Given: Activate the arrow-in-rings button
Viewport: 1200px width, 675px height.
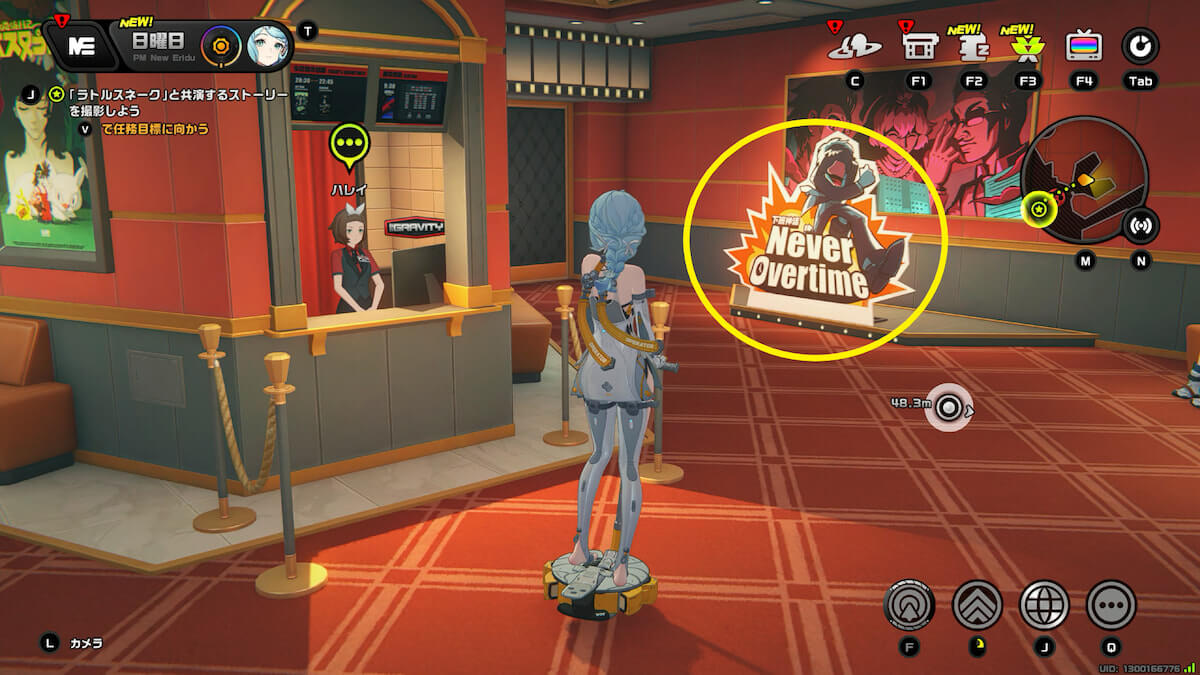Looking at the screenshot, I should click(x=909, y=605).
